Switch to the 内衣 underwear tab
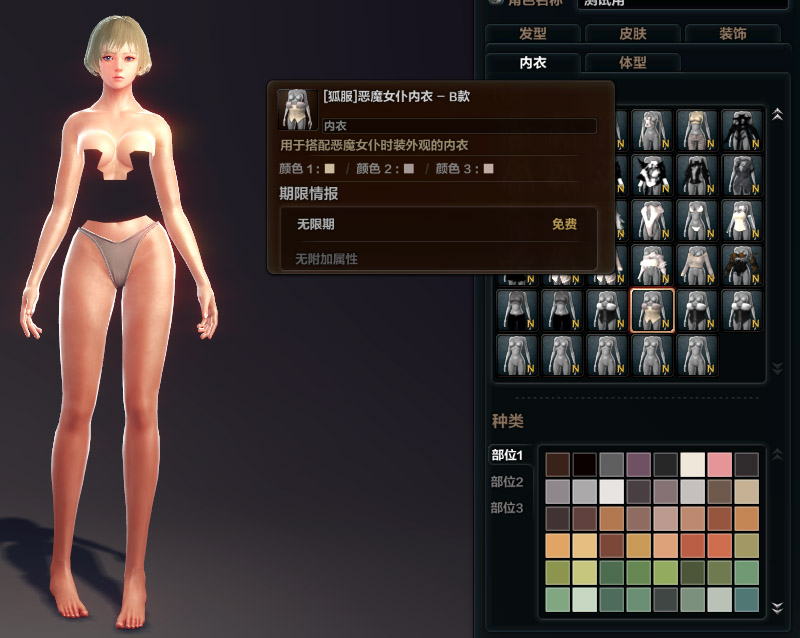Screen dimensions: 800x638 click(532, 63)
